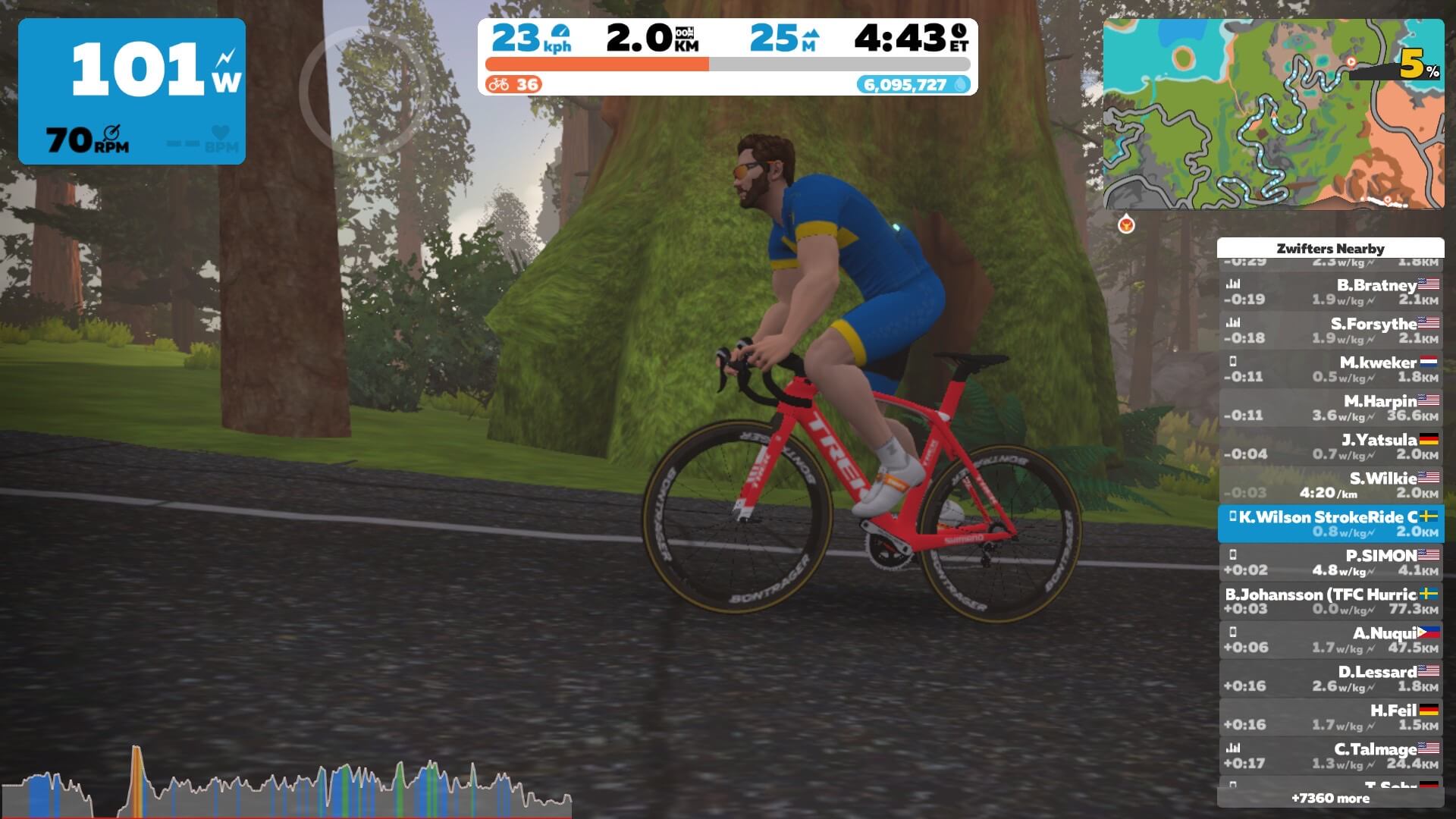Click the minimap of the route

(x=1272, y=114)
